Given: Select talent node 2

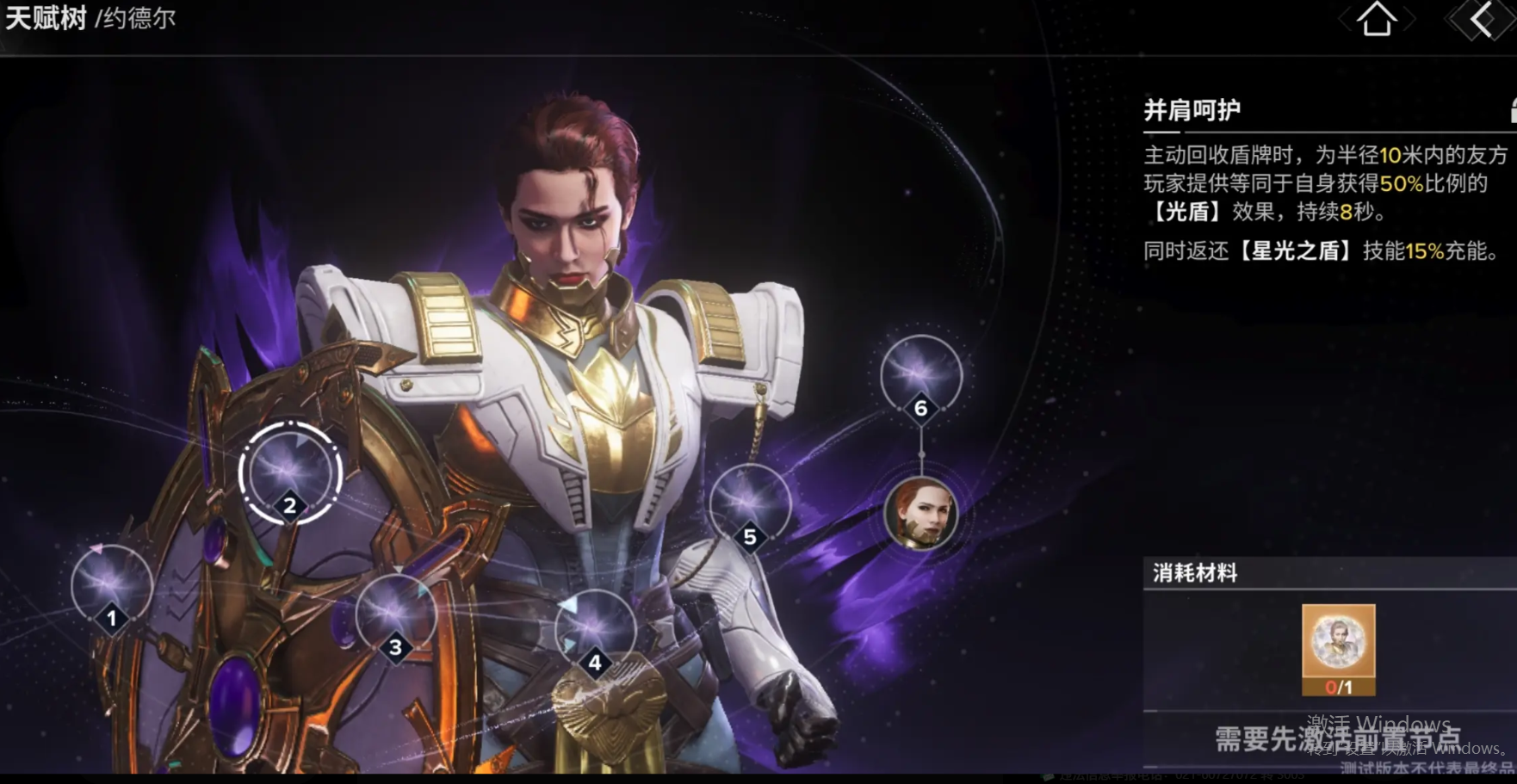Looking at the screenshot, I should [x=290, y=472].
